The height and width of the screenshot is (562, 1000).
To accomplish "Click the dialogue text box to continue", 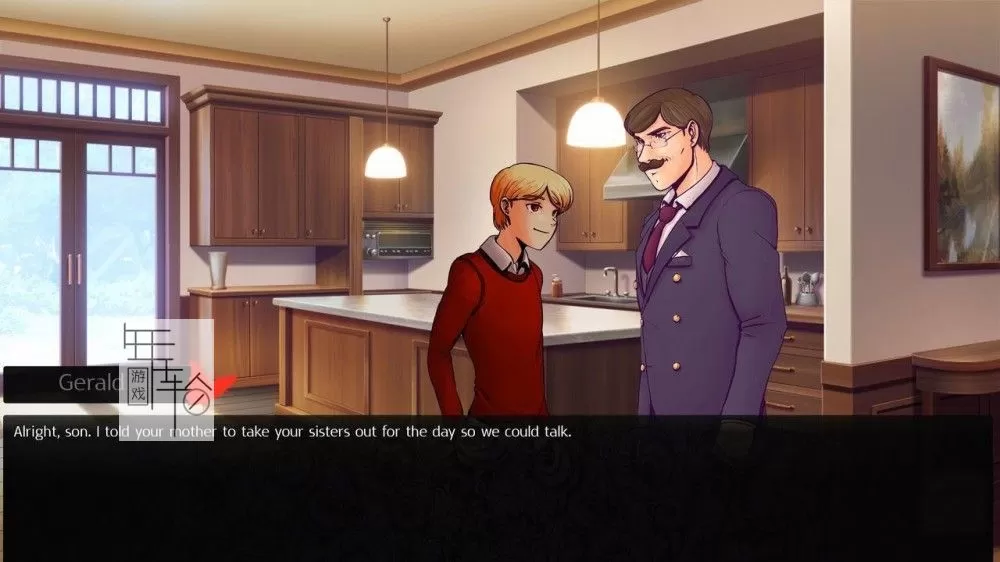I will pos(500,487).
